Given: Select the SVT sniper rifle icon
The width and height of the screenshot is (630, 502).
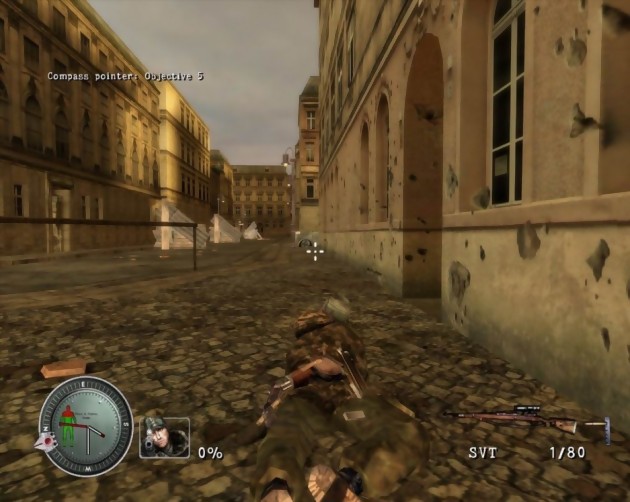Looking at the screenshot, I should [x=525, y=419].
